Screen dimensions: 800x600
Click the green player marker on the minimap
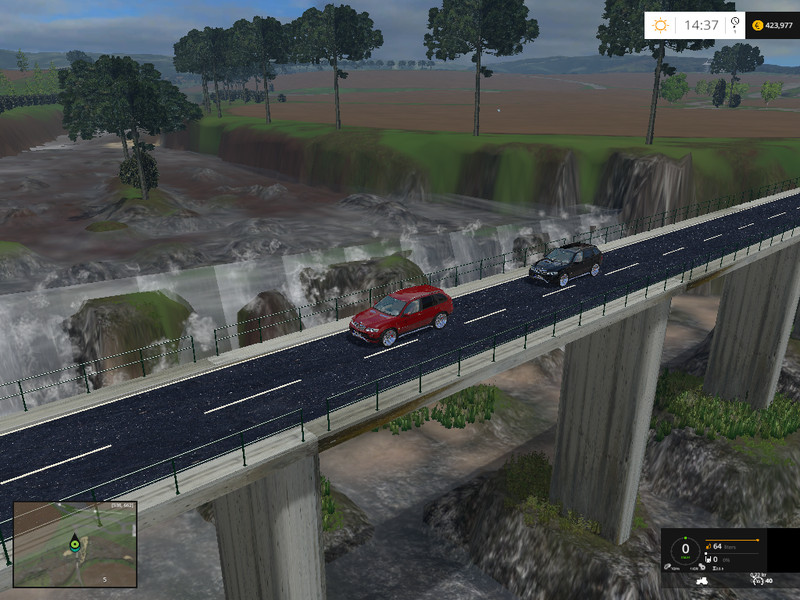click(x=75, y=545)
